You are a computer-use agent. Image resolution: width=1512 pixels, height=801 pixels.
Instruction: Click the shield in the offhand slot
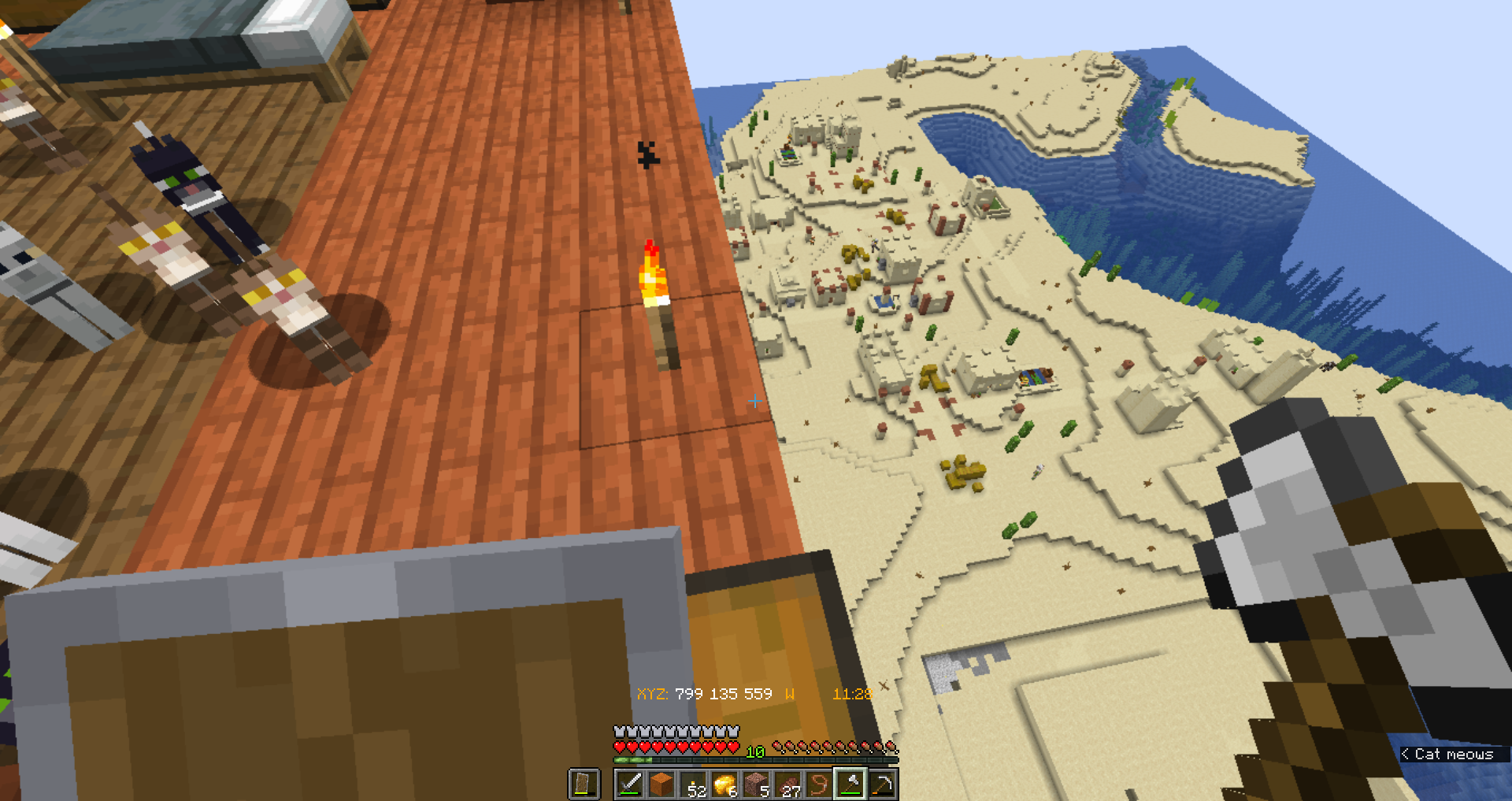[584, 782]
